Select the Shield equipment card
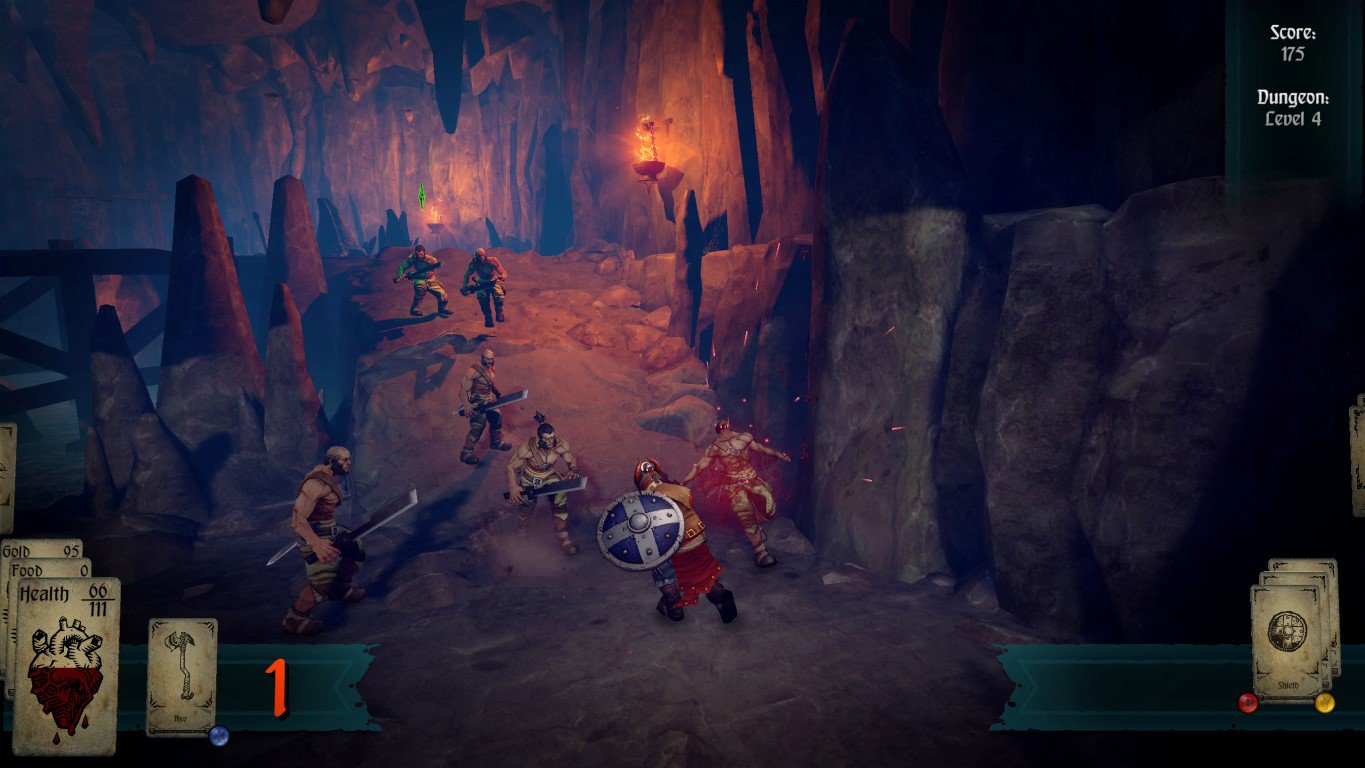1365x768 pixels. [1287, 640]
